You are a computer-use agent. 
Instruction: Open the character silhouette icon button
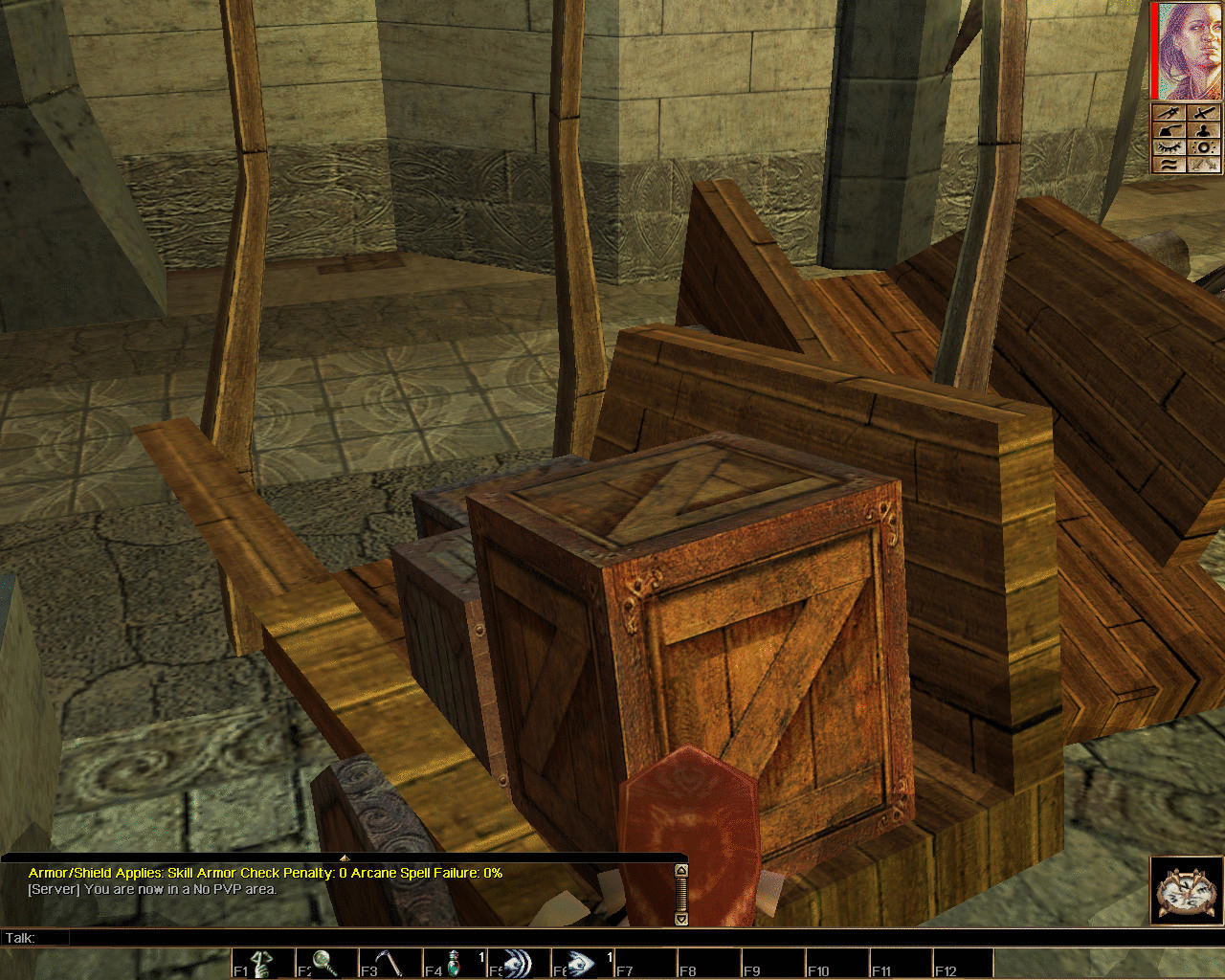click(1204, 130)
